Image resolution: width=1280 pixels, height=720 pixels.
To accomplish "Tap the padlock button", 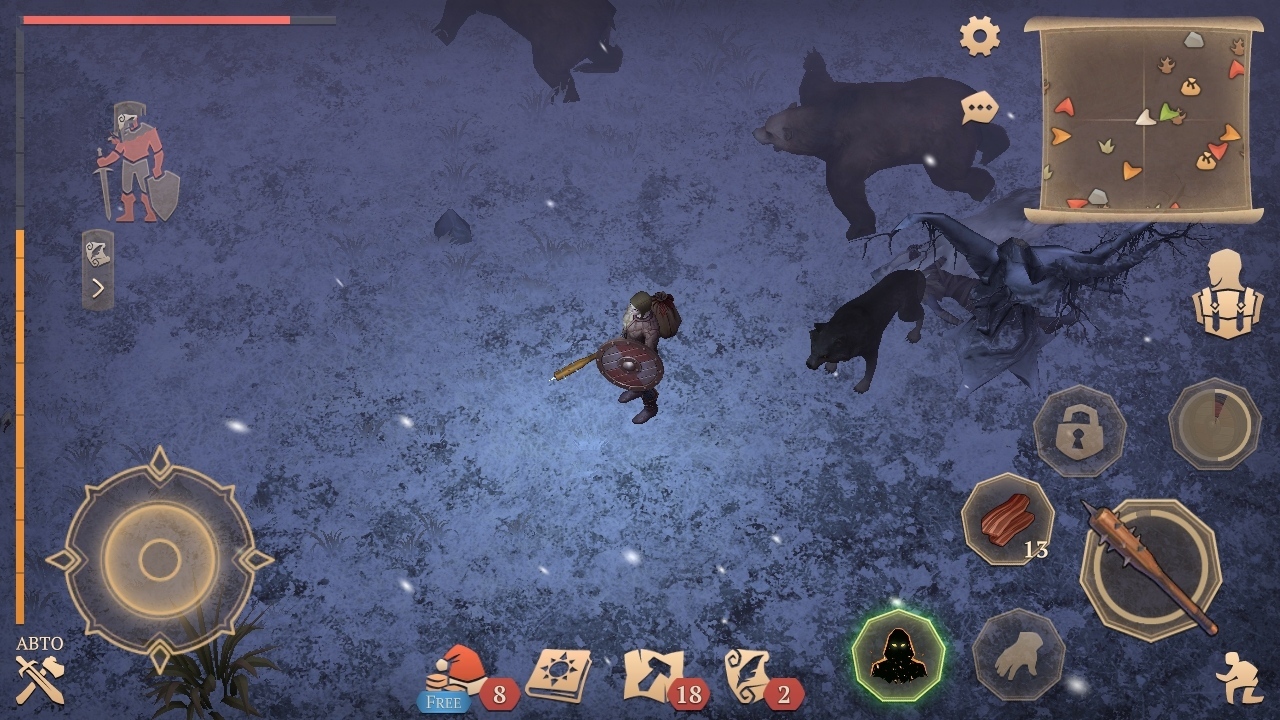I will coord(1079,431).
